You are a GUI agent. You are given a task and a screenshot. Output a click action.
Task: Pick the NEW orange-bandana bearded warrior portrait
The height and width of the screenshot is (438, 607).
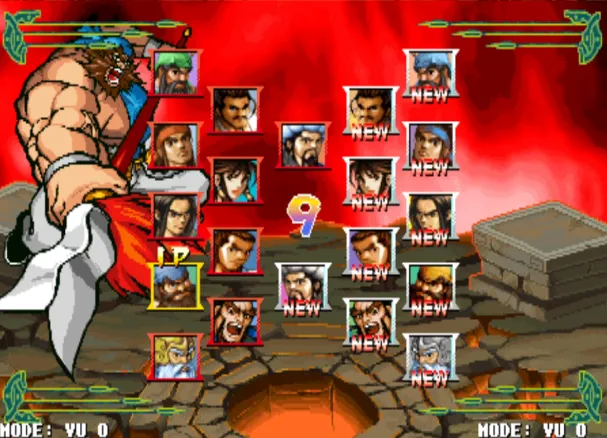point(431,286)
